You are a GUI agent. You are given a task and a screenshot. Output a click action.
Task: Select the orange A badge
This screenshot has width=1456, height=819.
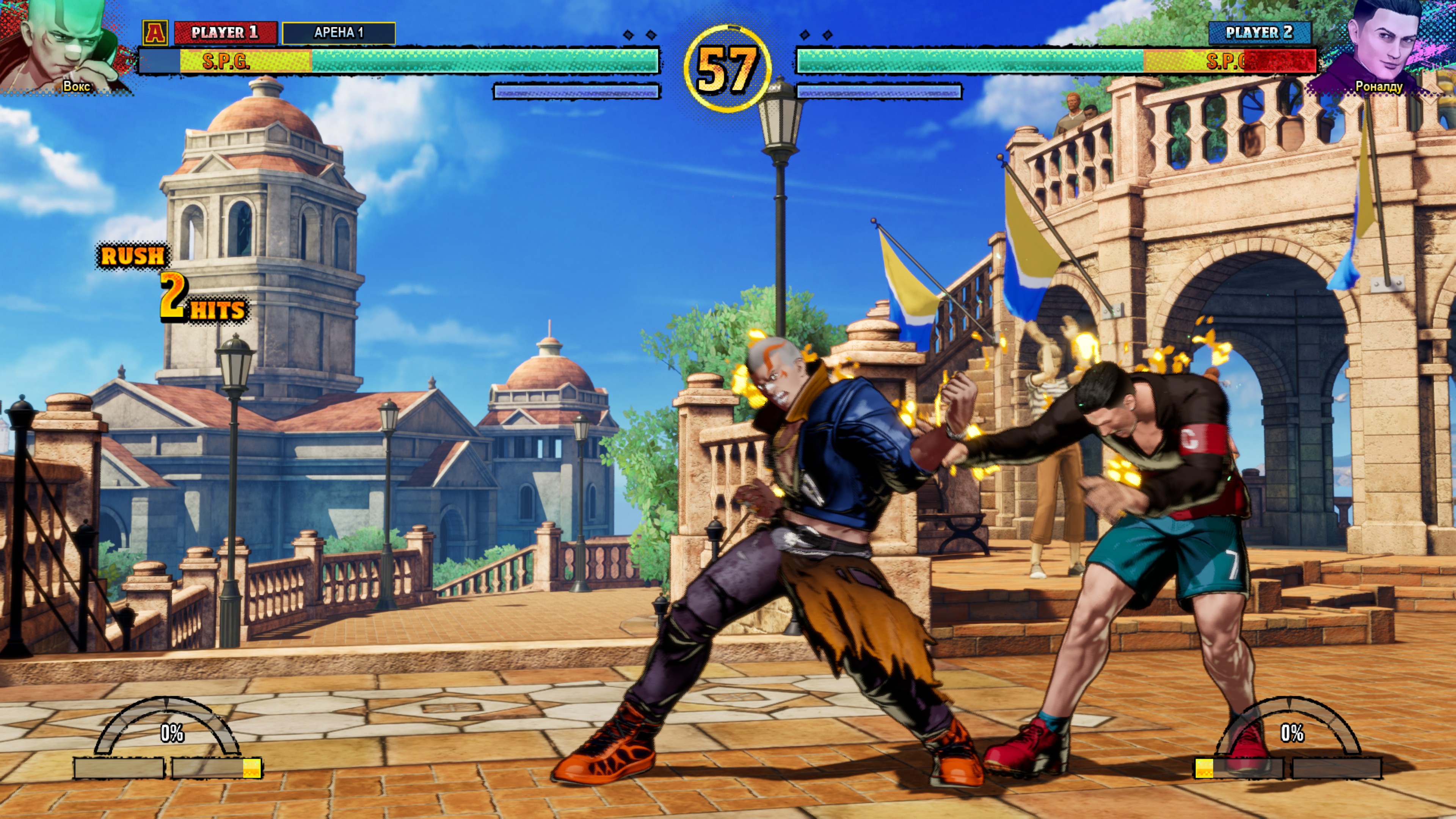(155, 33)
